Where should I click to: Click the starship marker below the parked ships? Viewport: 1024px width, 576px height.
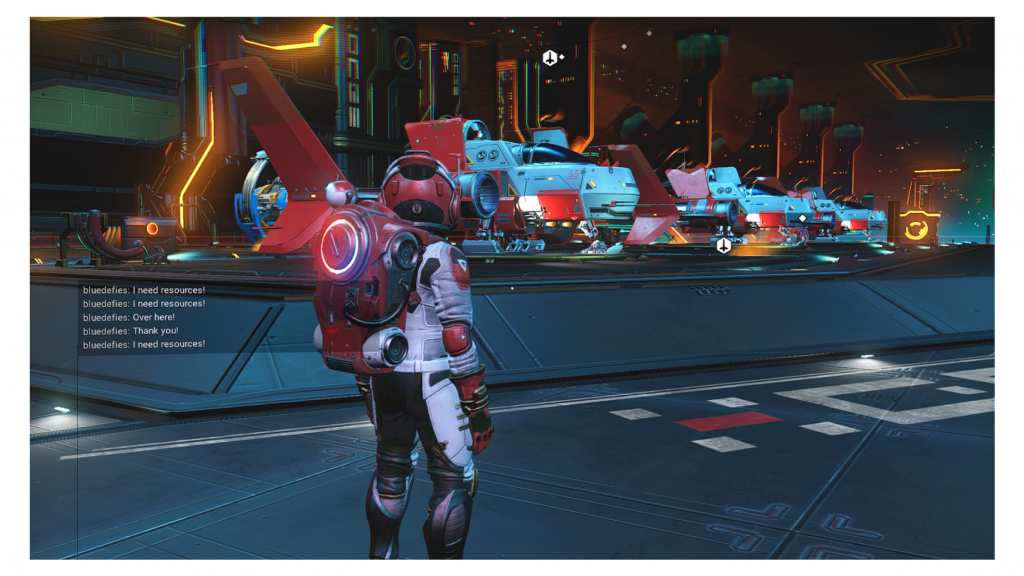coord(723,245)
